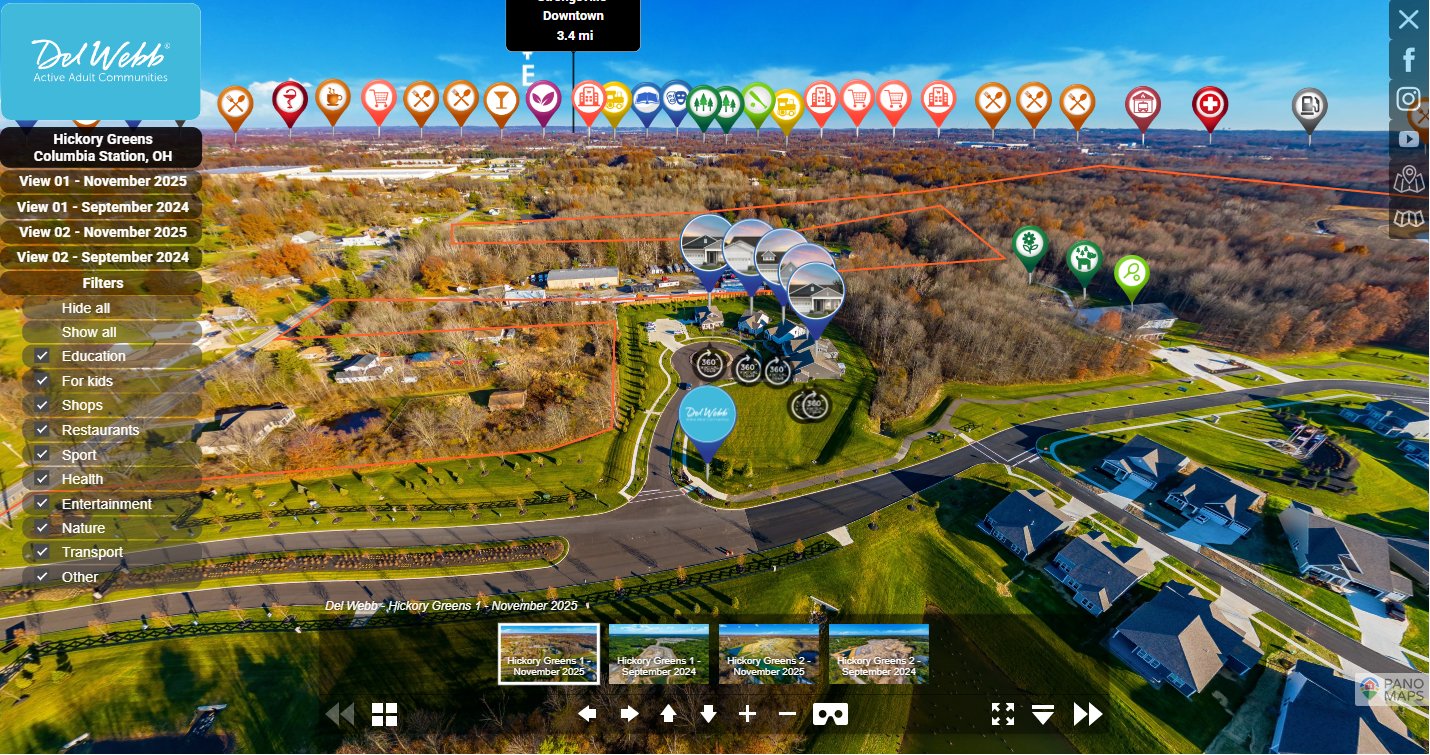
Task: Select the red cross hospital marker
Action: tap(1210, 105)
